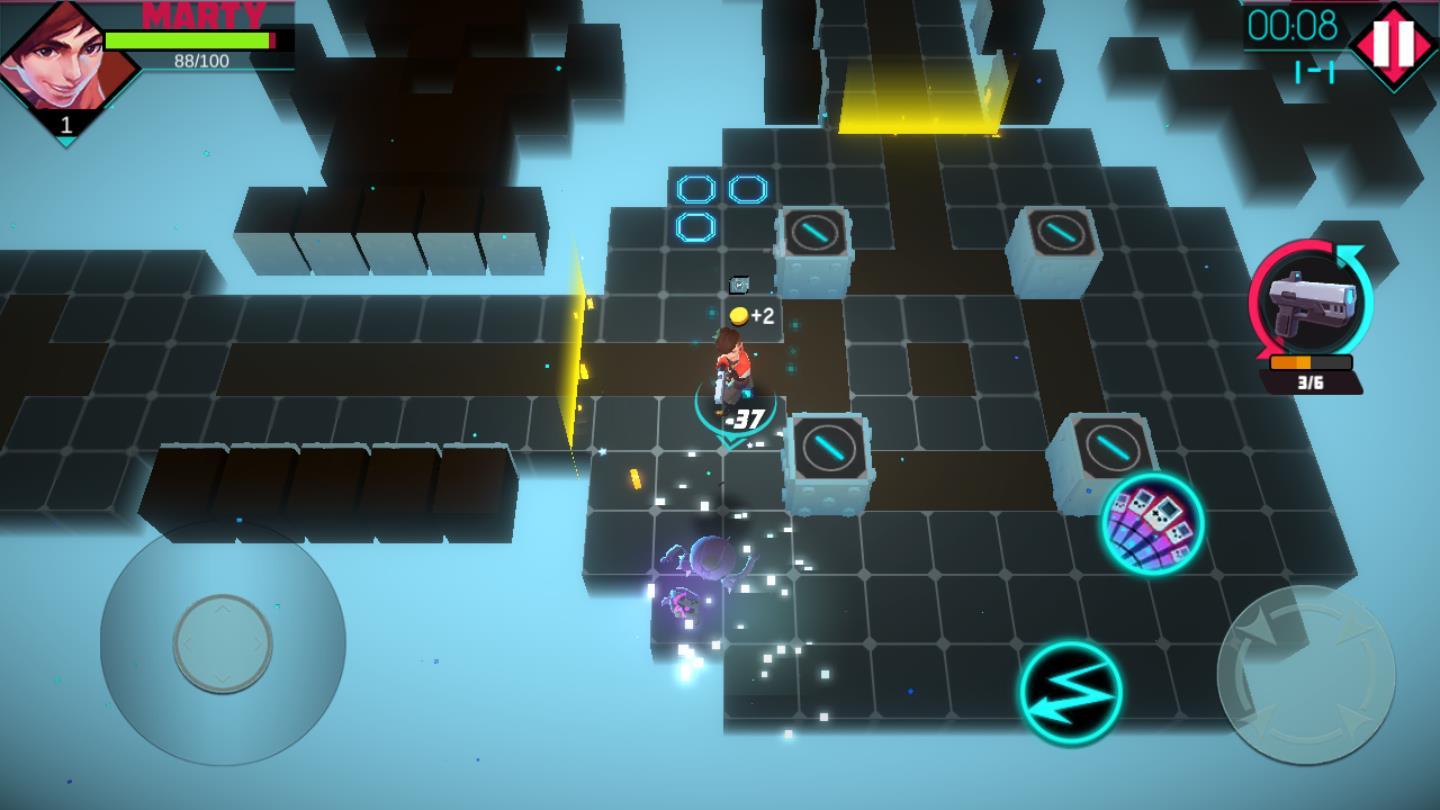
Task: Tap the pistol weapon reload icon
Action: [1310, 301]
